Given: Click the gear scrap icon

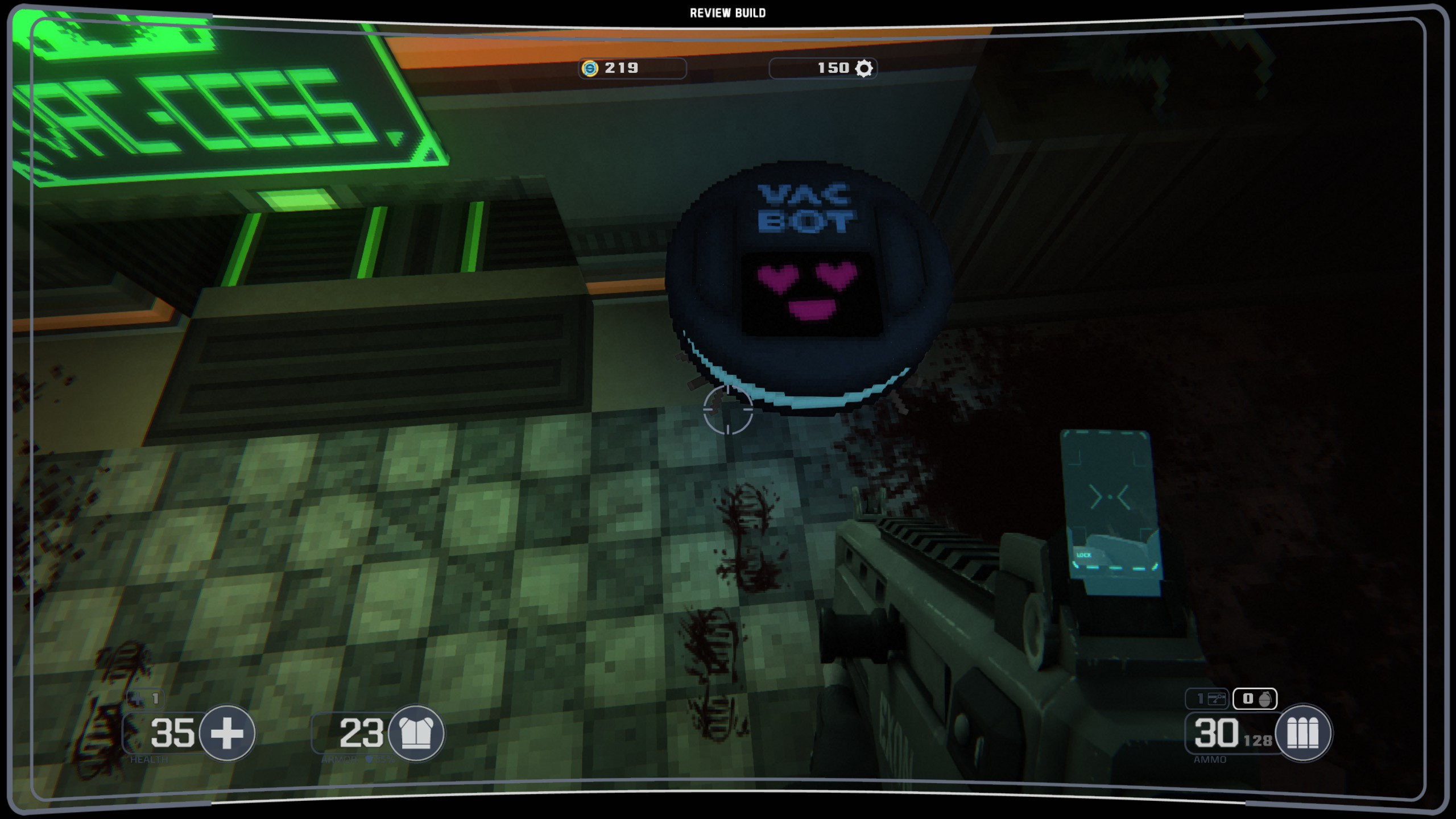Looking at the screenshot, I should [x=864, y=68].
